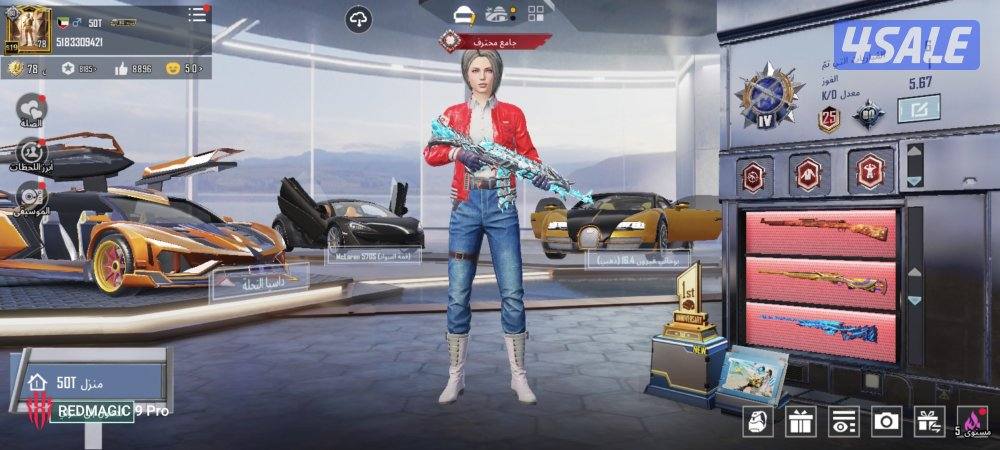Select the blue rifle skin showcase slot
Screen dimensions: 1000x450
point(822,328)
